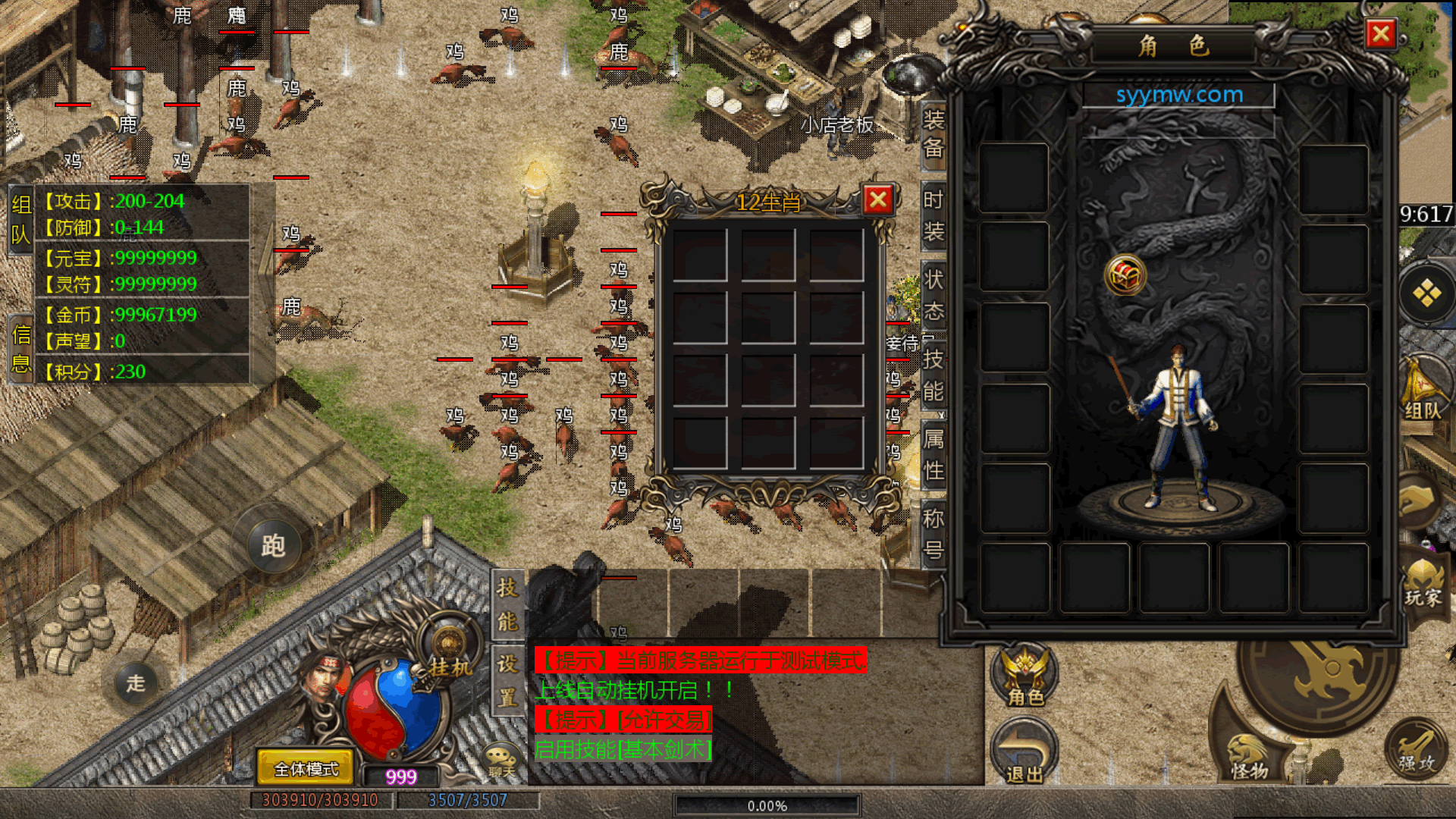The height and width of the screenshot is (819, 1456).
Task: Switch to the 装备 equipment tab
Action: coord(933,133)
